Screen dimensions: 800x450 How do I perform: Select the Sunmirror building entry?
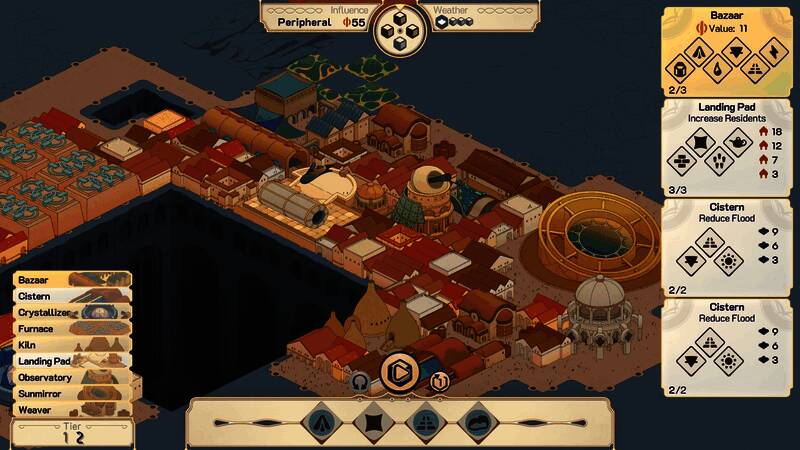70,393
